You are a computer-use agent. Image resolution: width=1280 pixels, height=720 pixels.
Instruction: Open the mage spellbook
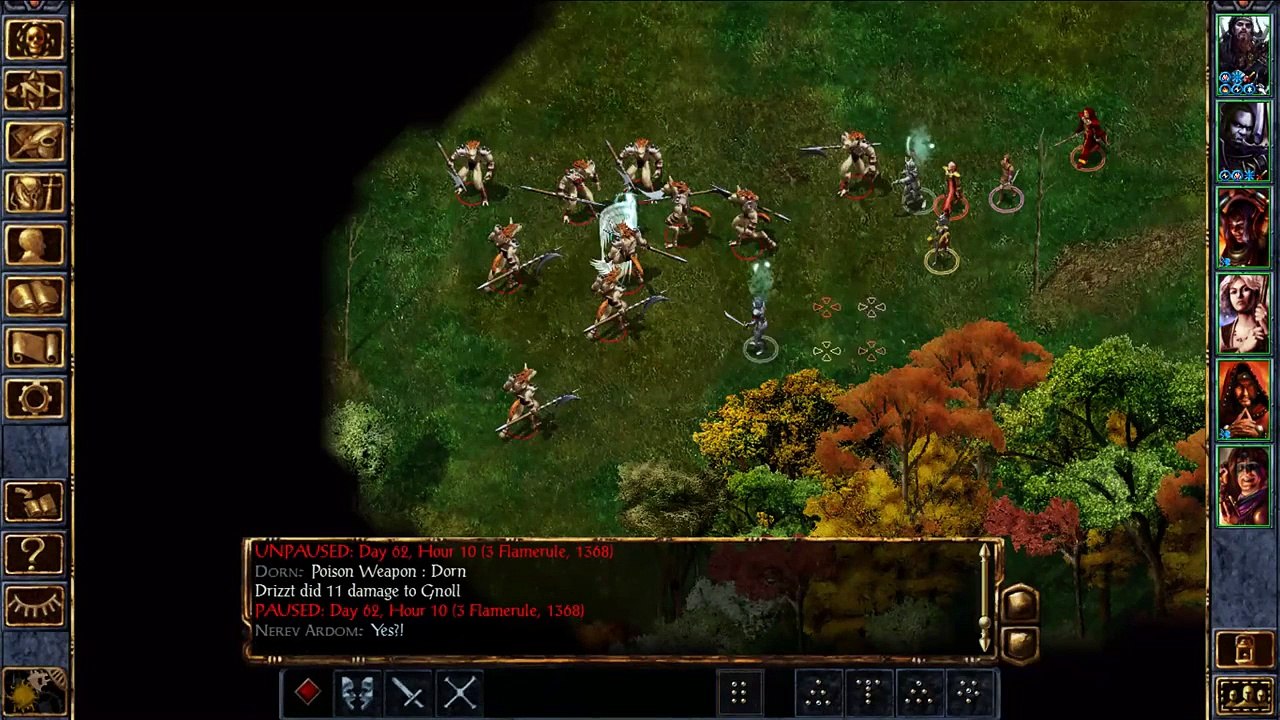click(35, 296)
